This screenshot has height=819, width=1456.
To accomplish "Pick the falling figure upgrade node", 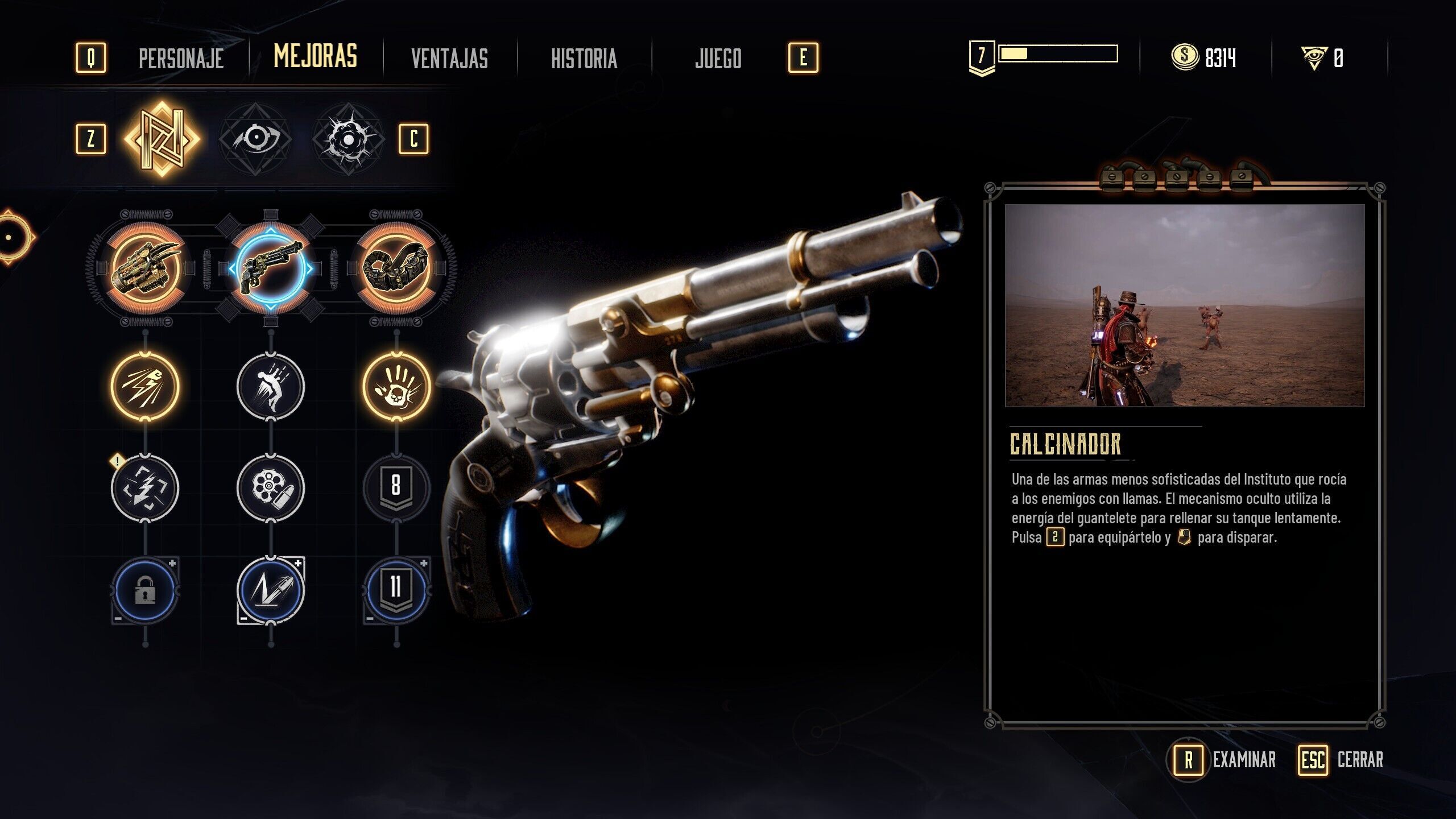I will tap(271, 387).
